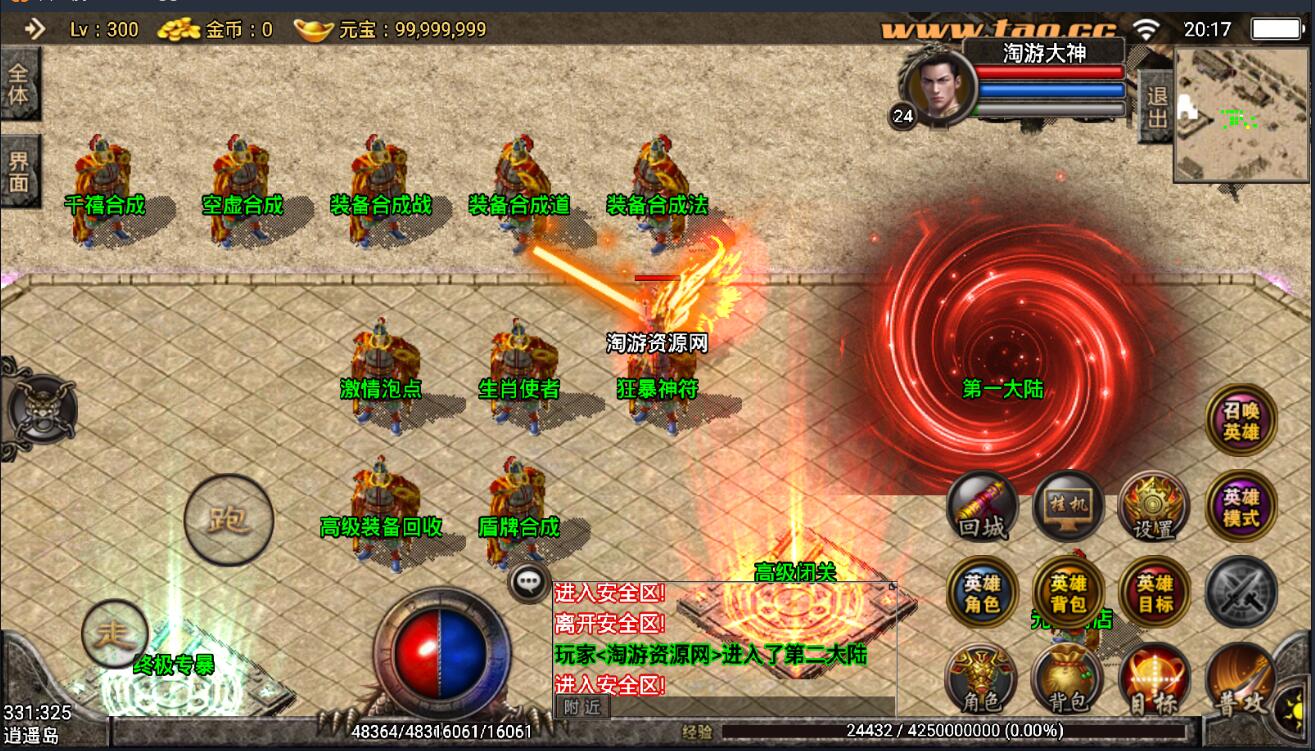Select the 附近 nearby chat channel
This screenshot has height=751, width=1315.
pyautogui.click(x=582, y=706)
